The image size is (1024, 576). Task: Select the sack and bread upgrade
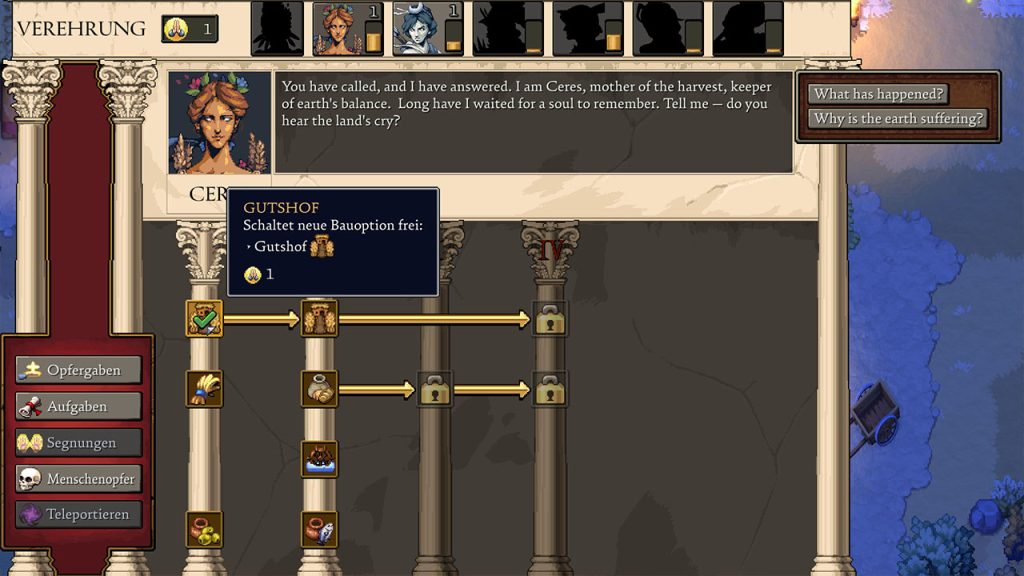(x=320, y=389)
